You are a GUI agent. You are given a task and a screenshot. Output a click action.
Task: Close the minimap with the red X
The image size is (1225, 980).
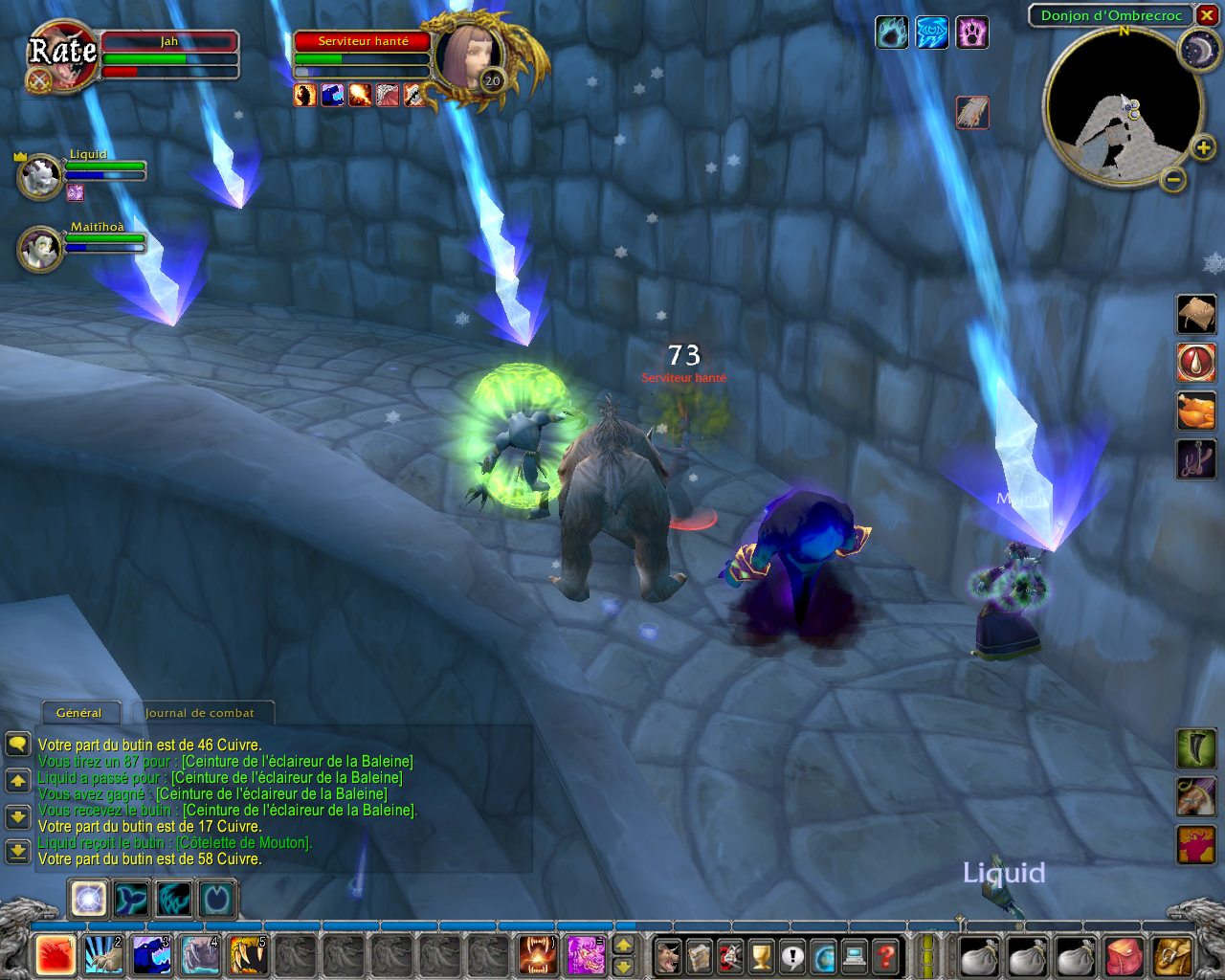click(x=1206, y=15)
